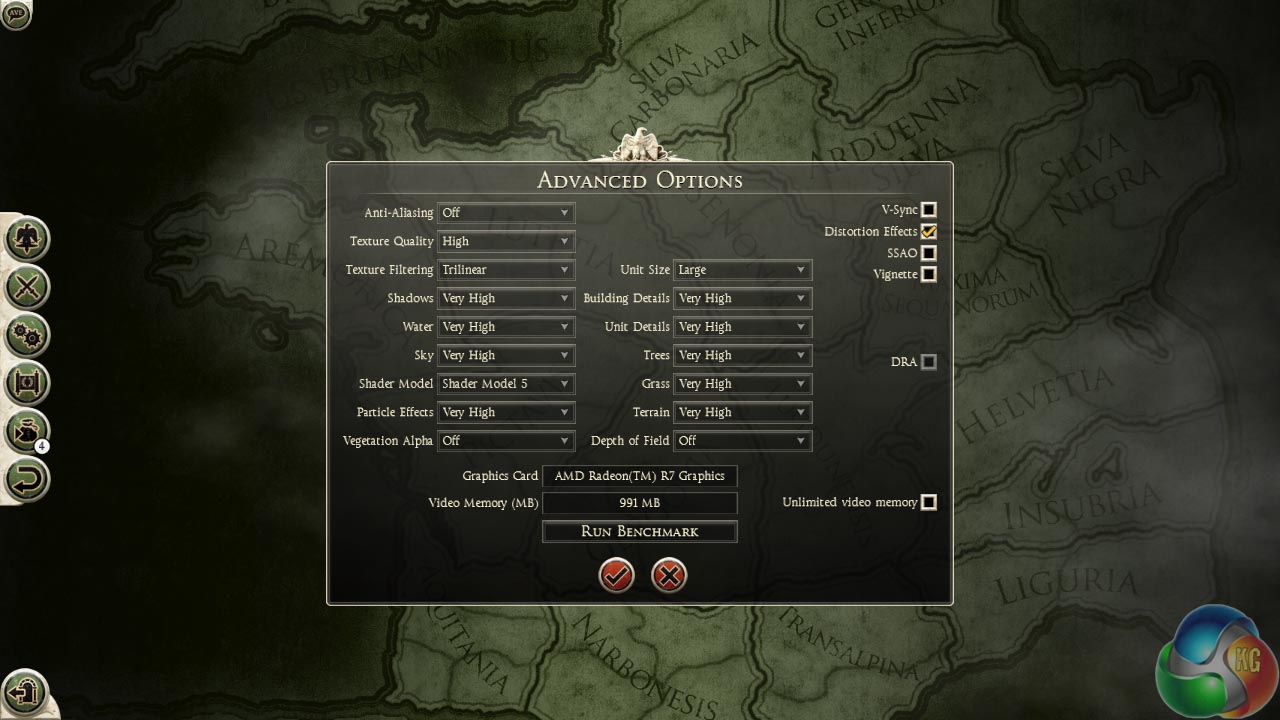The image size is (1280, 720).
Task: Toggle the Distortion Effects checkbox
Action: [x=929, y=232]
